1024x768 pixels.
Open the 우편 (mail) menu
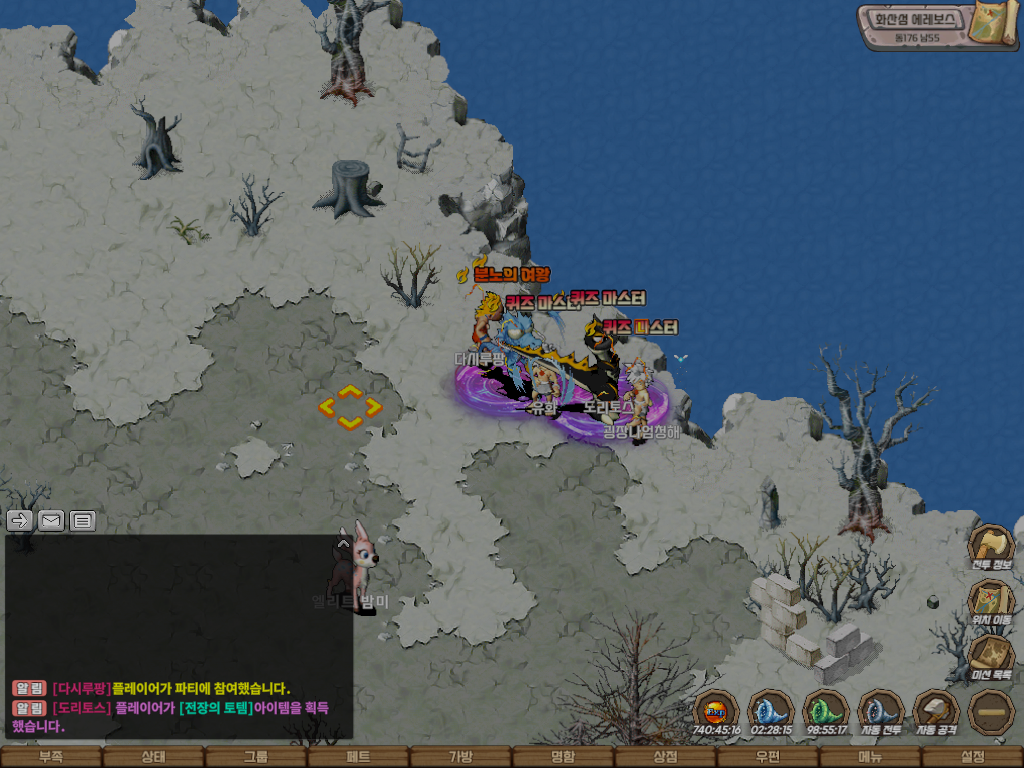tap(768, 757)
